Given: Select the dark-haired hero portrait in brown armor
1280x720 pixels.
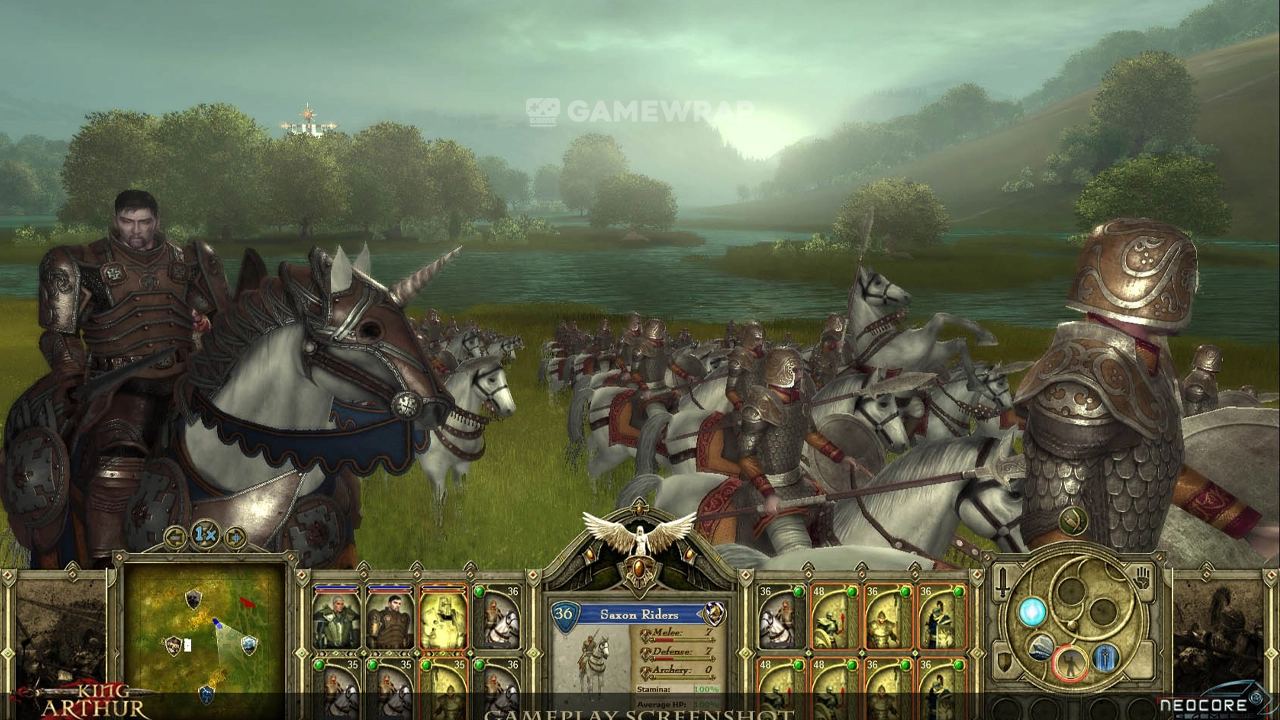Looking at the screenshot, I should coord(390,619).
